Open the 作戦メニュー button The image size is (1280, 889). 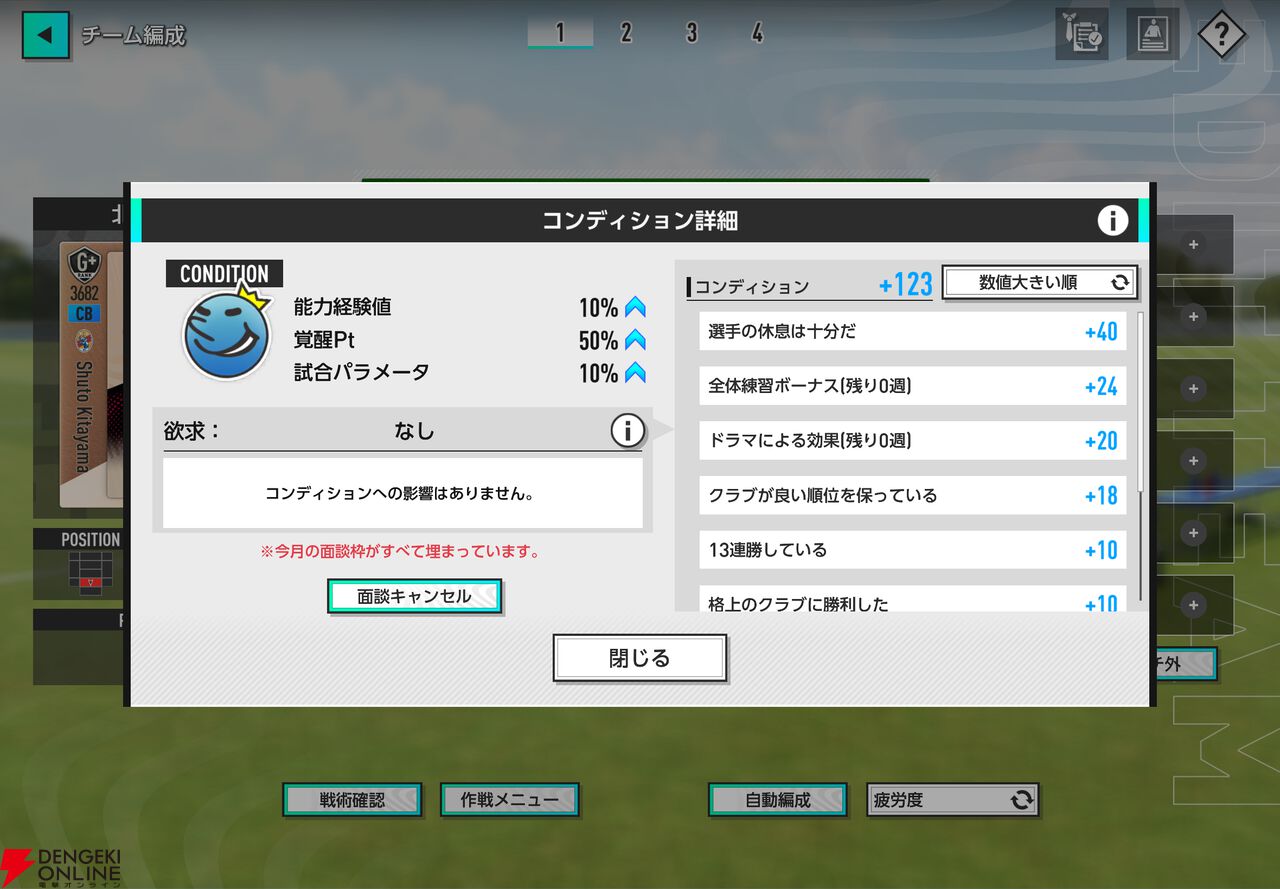[x=510, y=799]
